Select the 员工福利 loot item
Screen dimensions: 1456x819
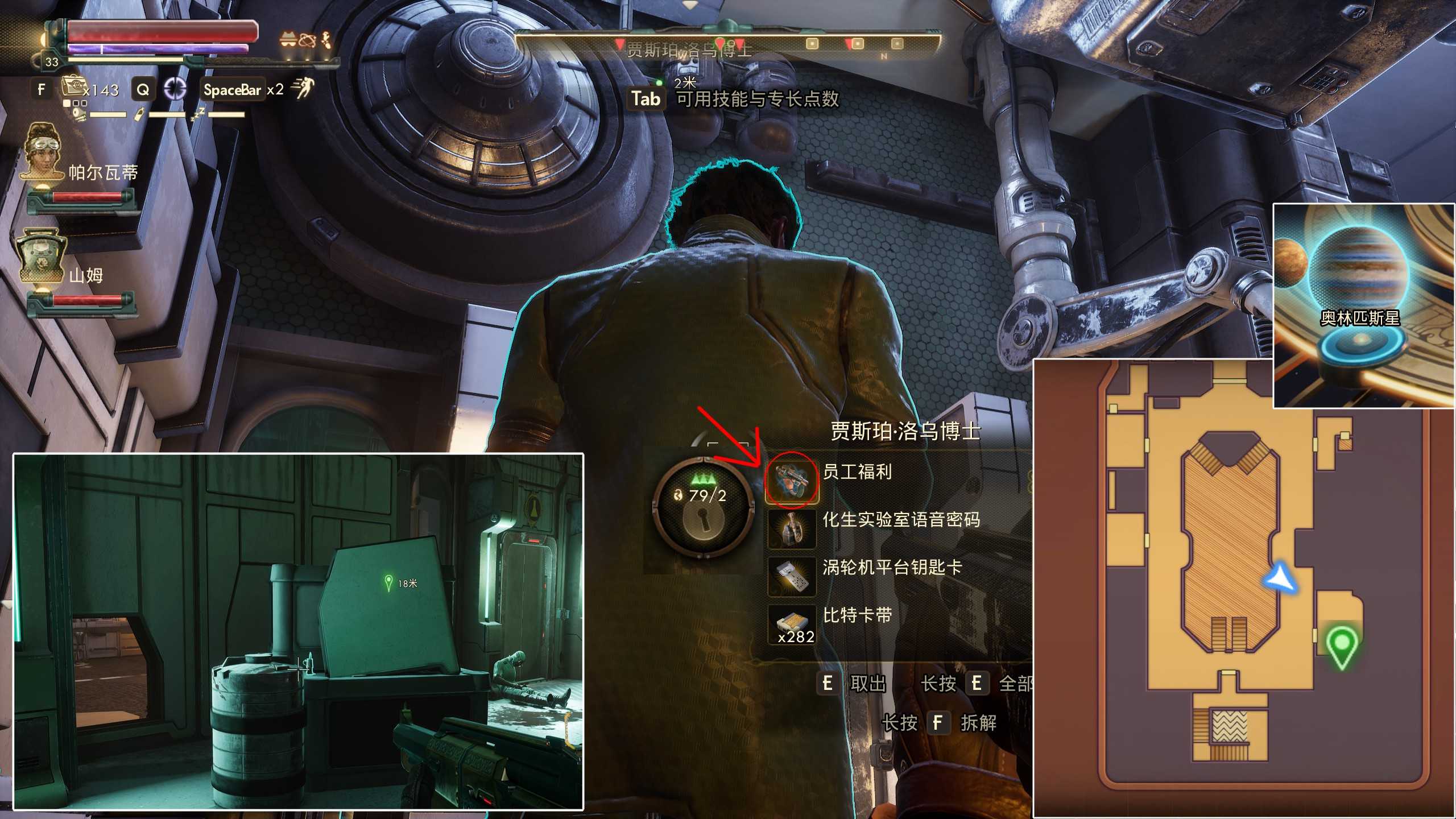pyautogui.click(x=857, y=472)
